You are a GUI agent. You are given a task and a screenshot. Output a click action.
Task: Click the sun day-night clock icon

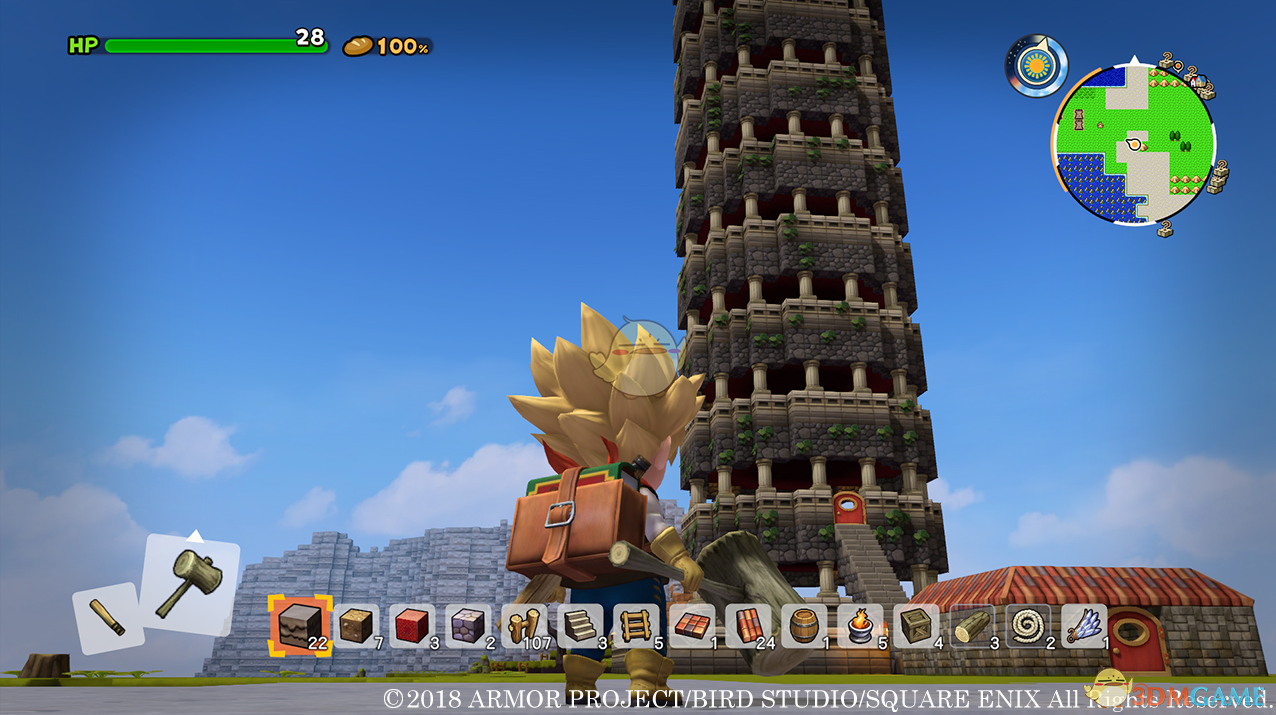[1036, 66]
